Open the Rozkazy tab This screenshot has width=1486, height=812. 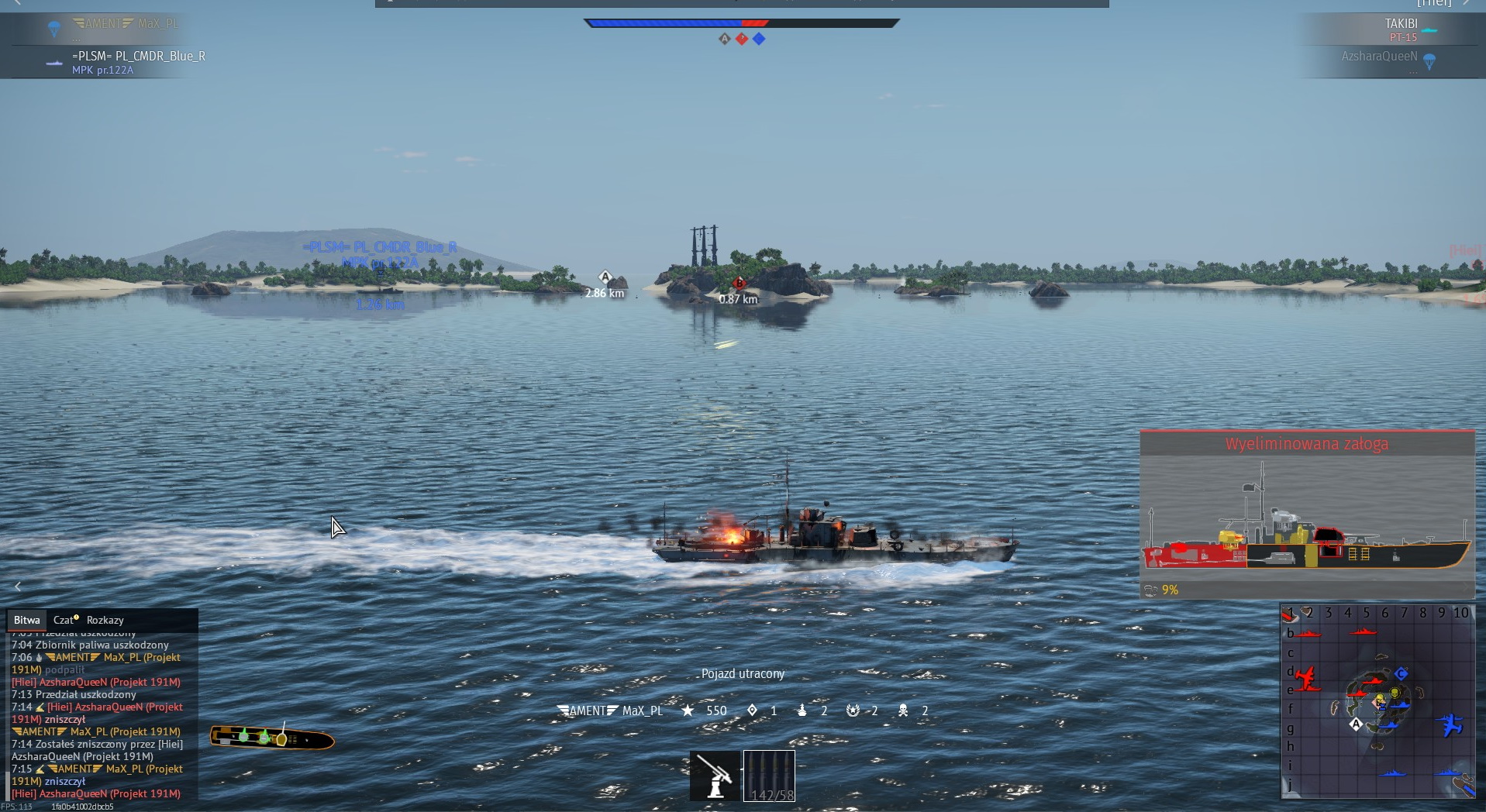[105, 620]
